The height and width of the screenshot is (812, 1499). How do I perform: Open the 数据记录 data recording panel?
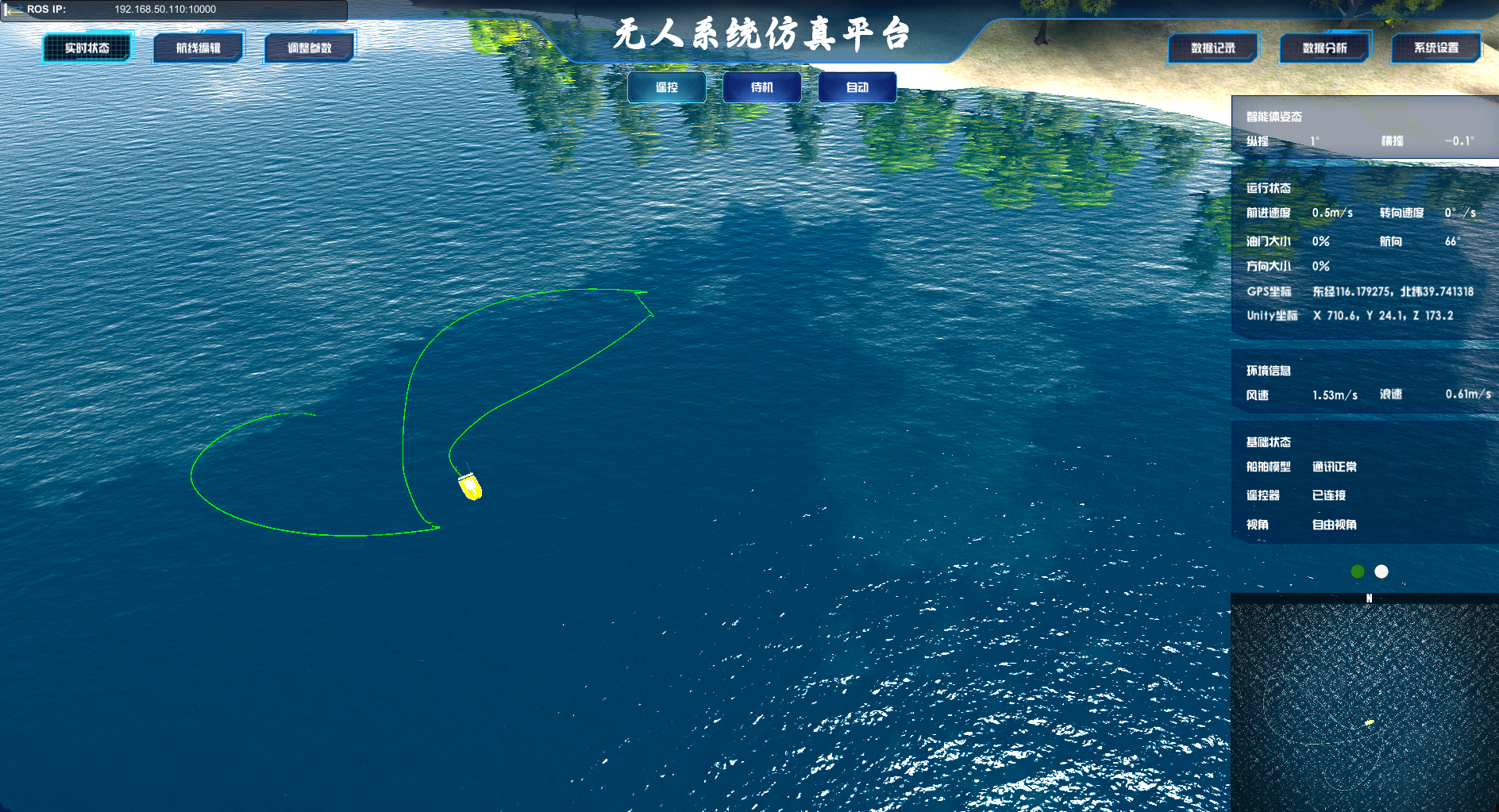[x=1212, y=48]
